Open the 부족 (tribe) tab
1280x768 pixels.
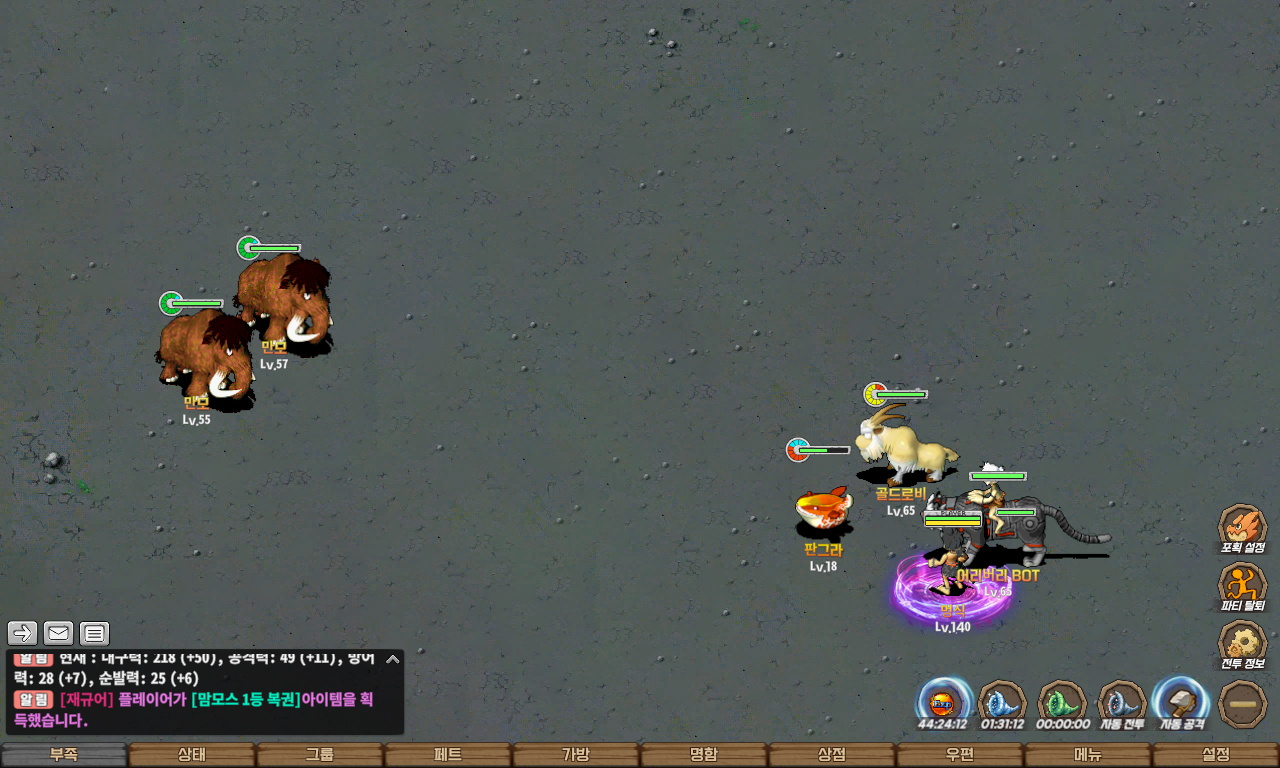pyautogui.click(x=64, y=755)
